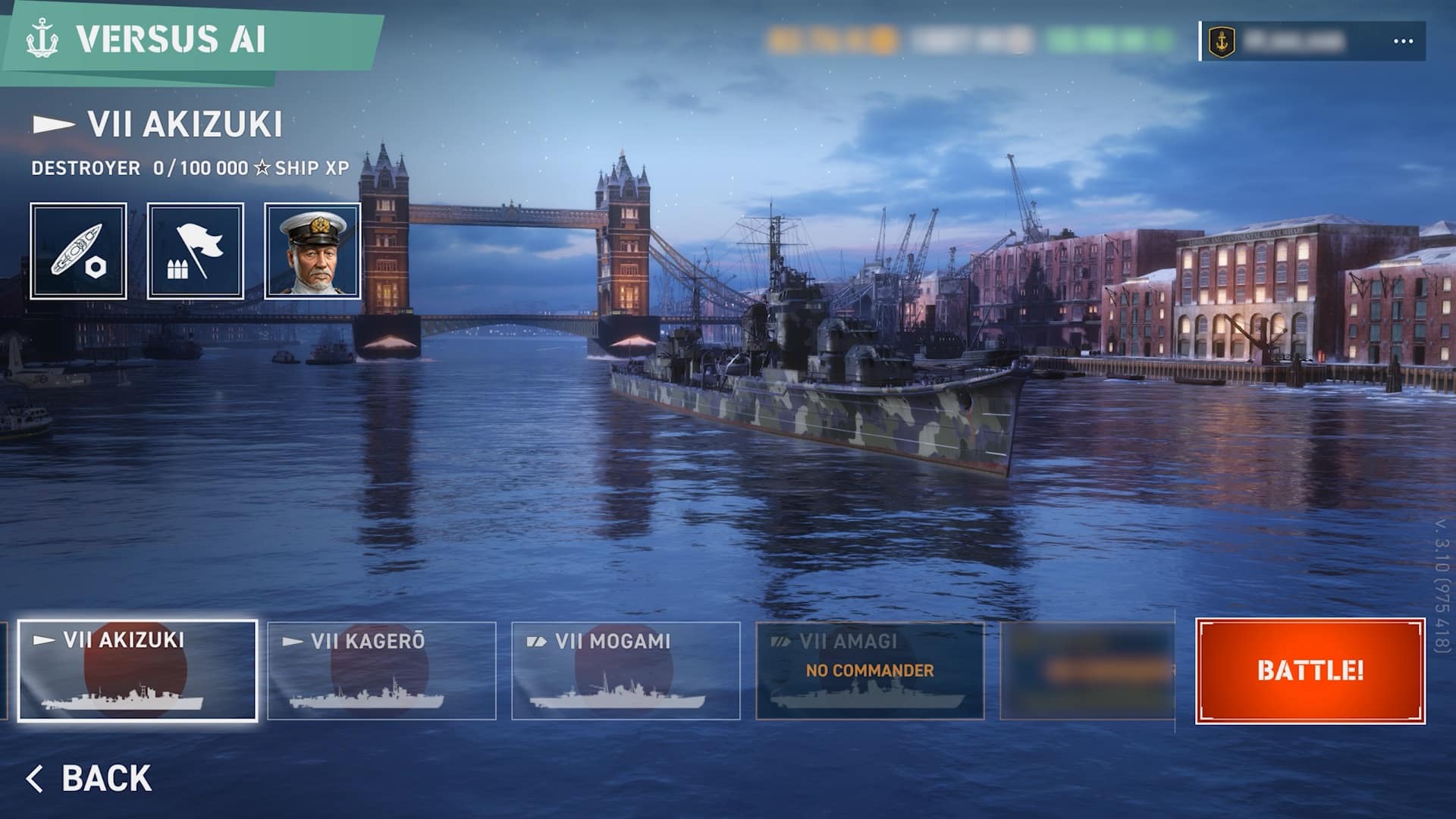The height and width of the screenshot is (819, 1456).
Task: Choose the VII Kagerō destroyer card
Action: tap(381, 670)
